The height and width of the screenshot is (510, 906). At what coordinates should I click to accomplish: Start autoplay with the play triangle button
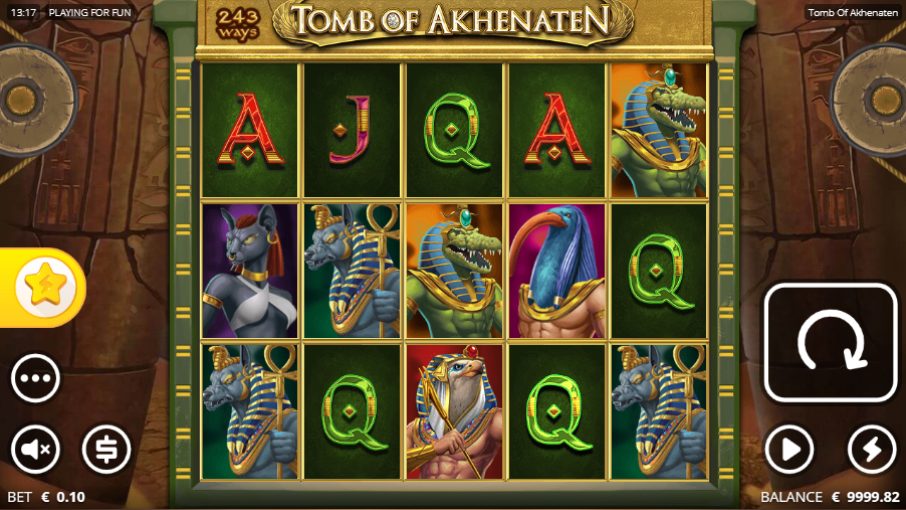pos(789,450)
